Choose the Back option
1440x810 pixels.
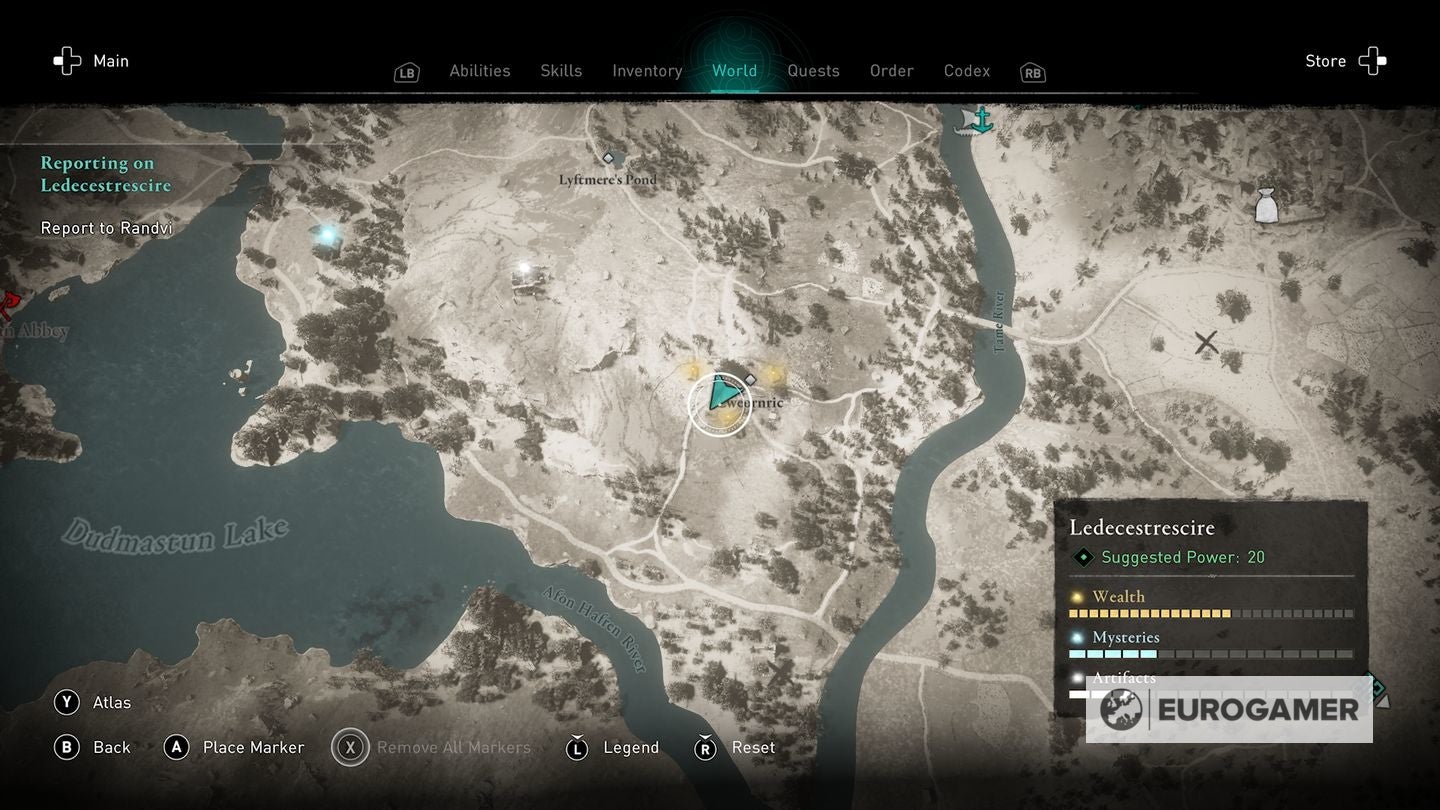(93, 747)
